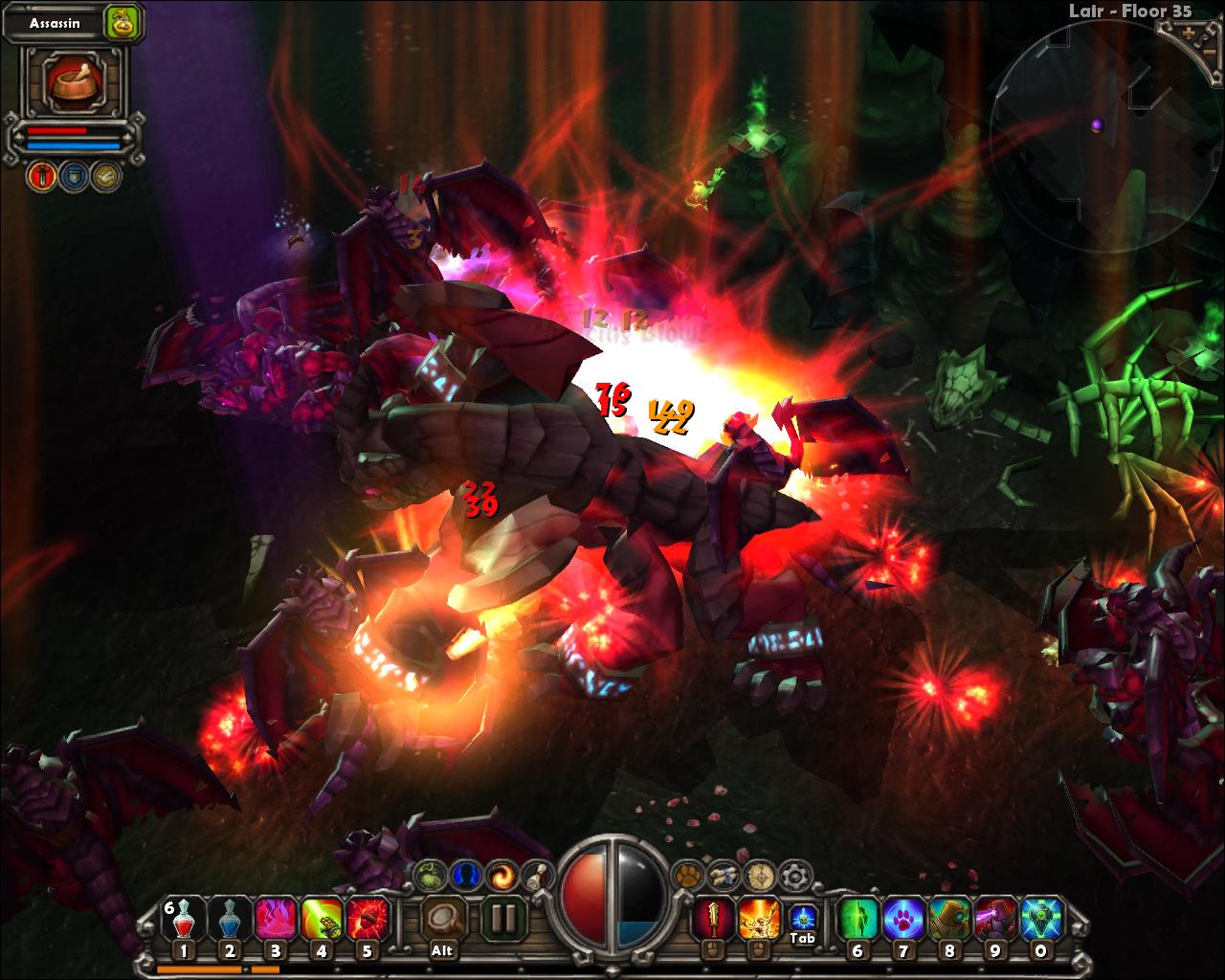Zoom in the minimap with plus button
This screenshot has width=1225, height=980.
pyautogui.click(x=1188, y=32)
